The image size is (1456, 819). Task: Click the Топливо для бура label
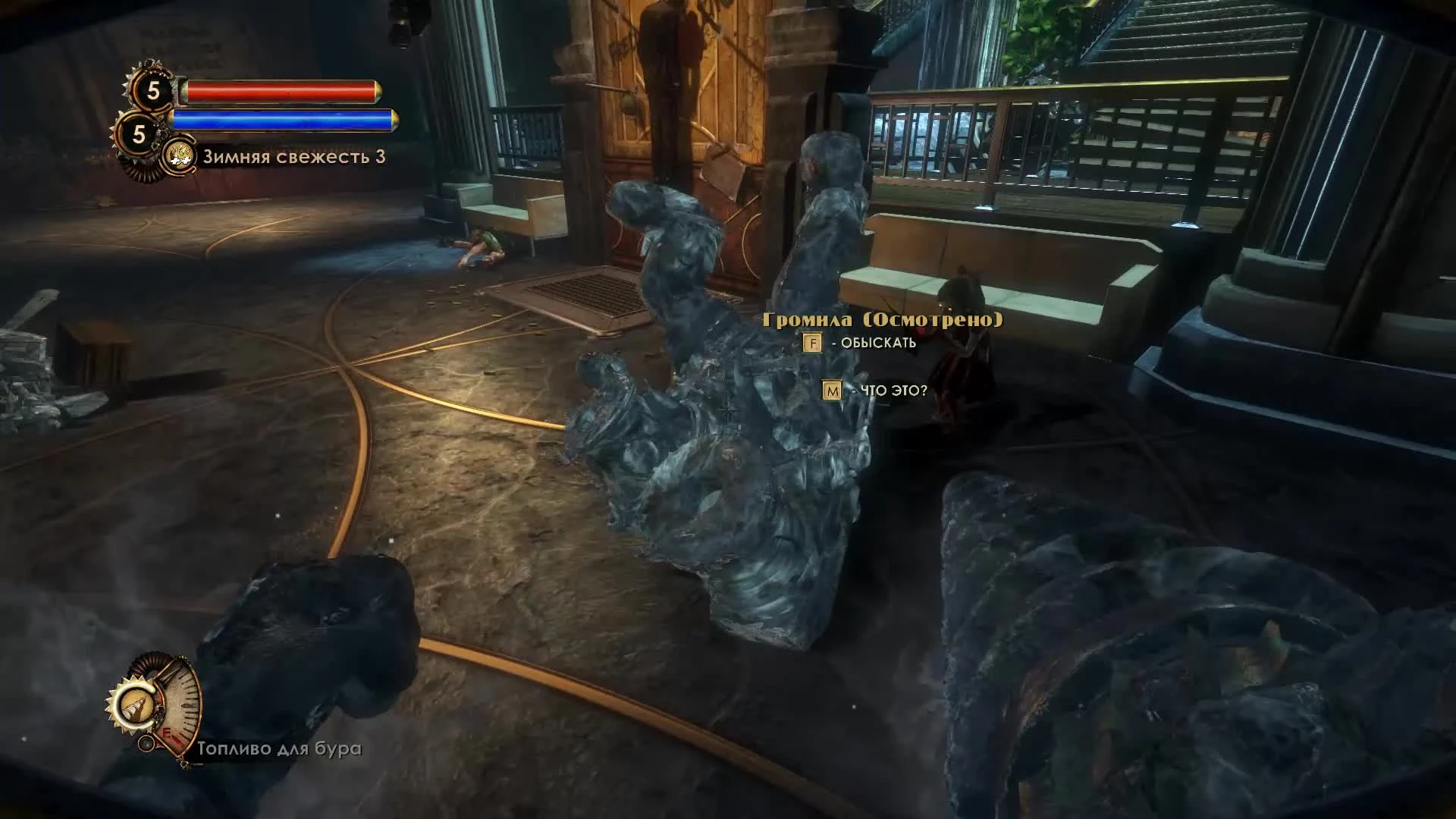(x=278, y=749)
